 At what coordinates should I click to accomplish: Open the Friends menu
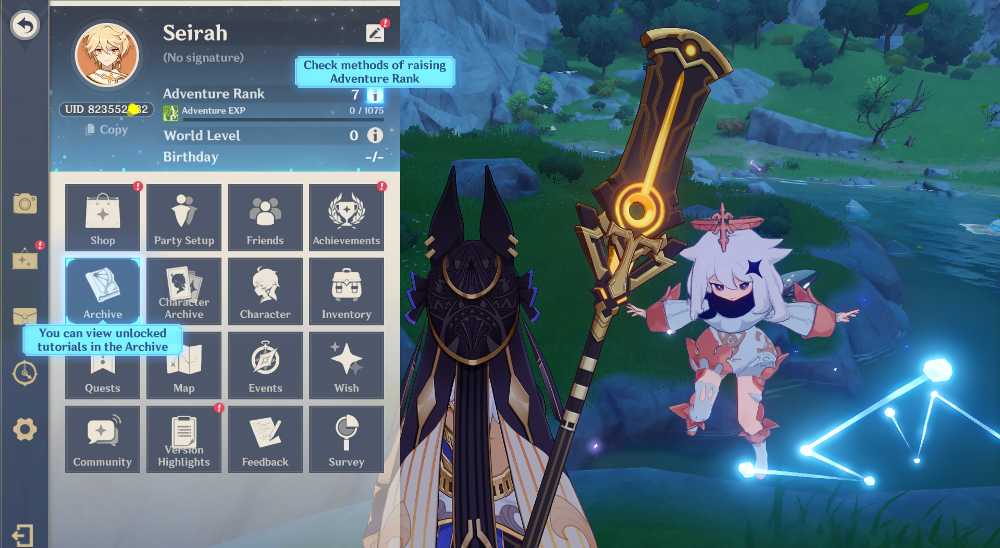(x=265, y=217)
